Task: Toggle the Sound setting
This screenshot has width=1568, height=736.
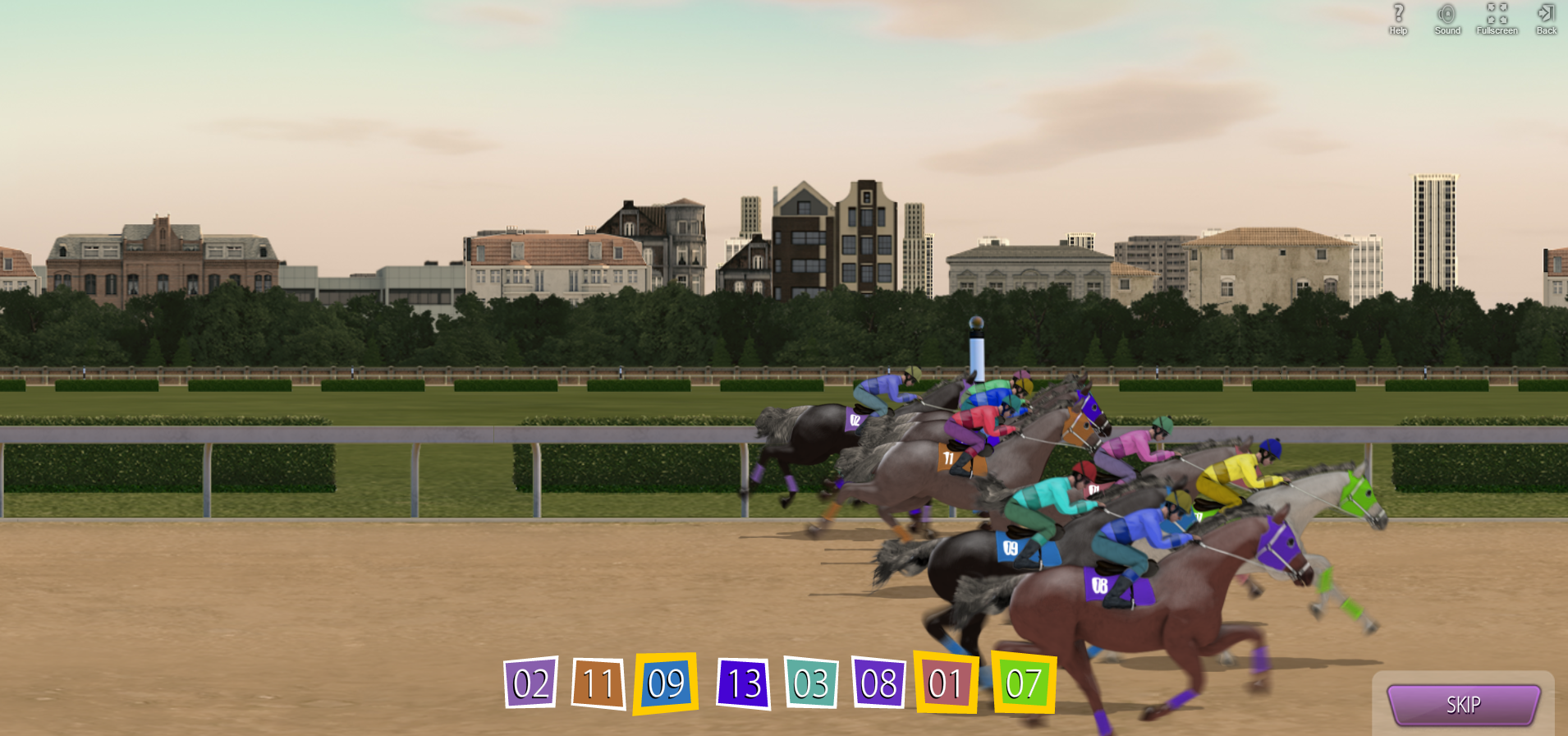Action: 1447,18
